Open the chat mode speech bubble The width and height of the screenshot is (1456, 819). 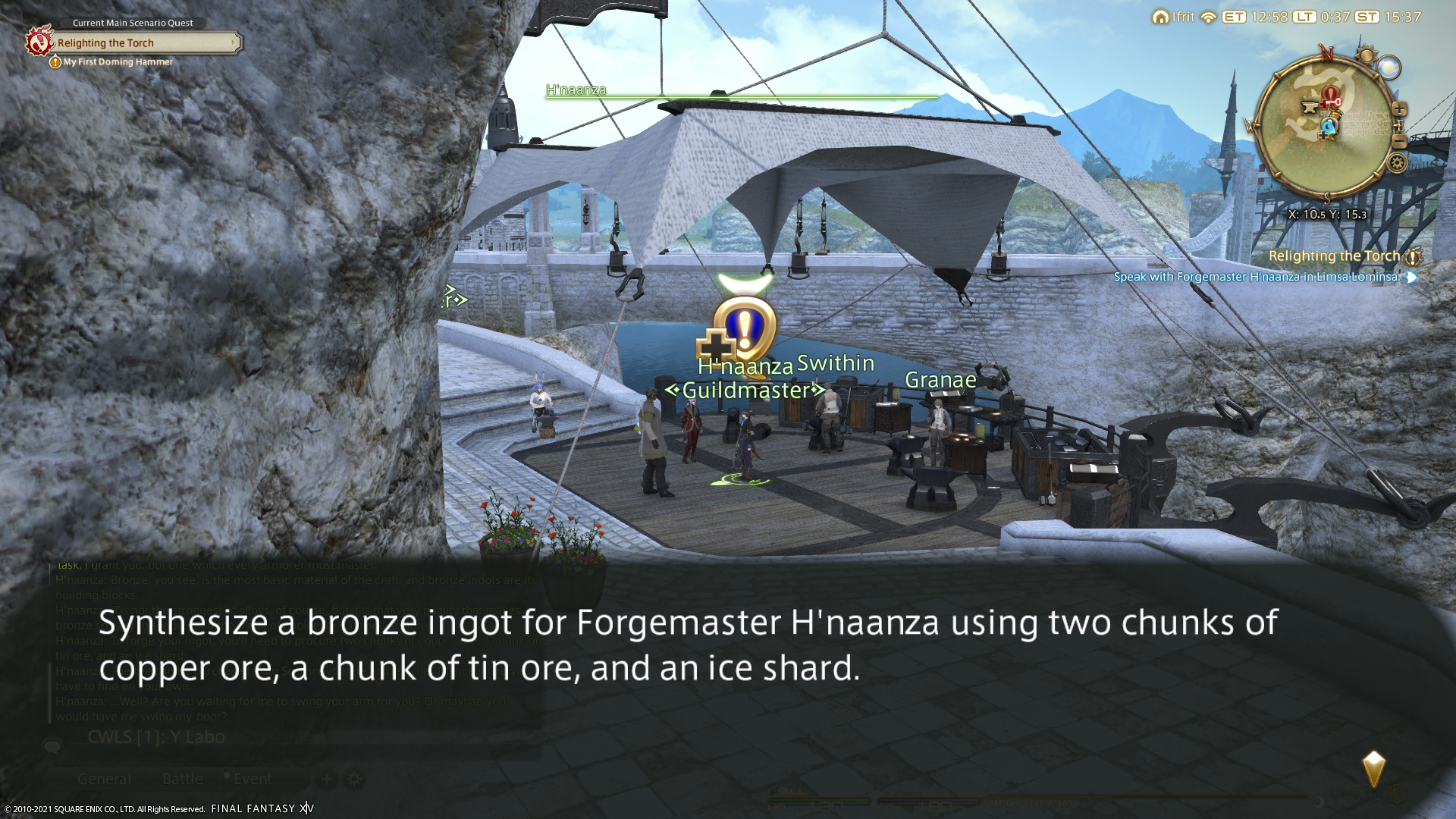click(52, 746)
